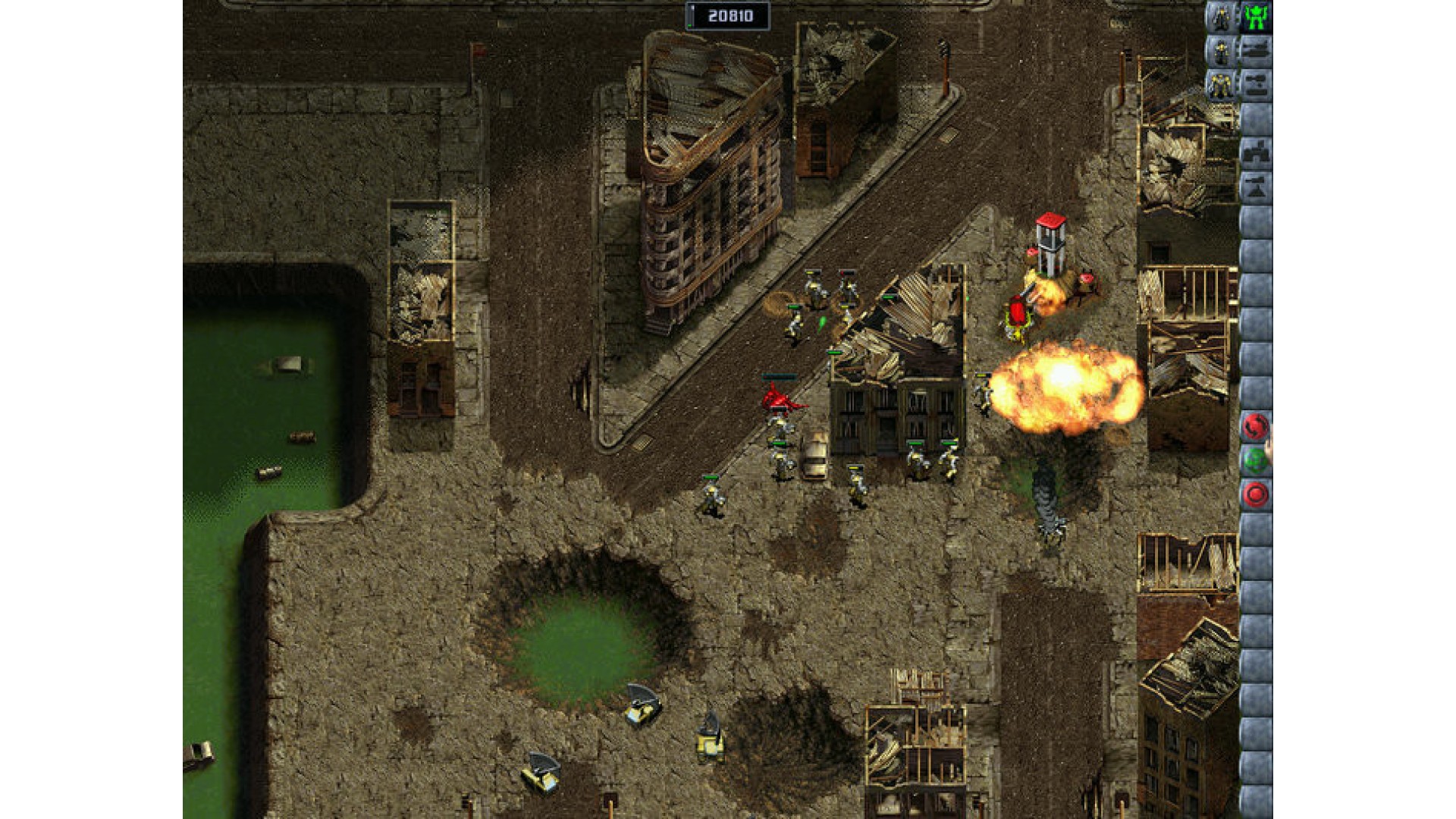Screen dimensions: 1456x819
Task: Build the second infantry unit with yellow helmet
Action: click(1221, 51)
